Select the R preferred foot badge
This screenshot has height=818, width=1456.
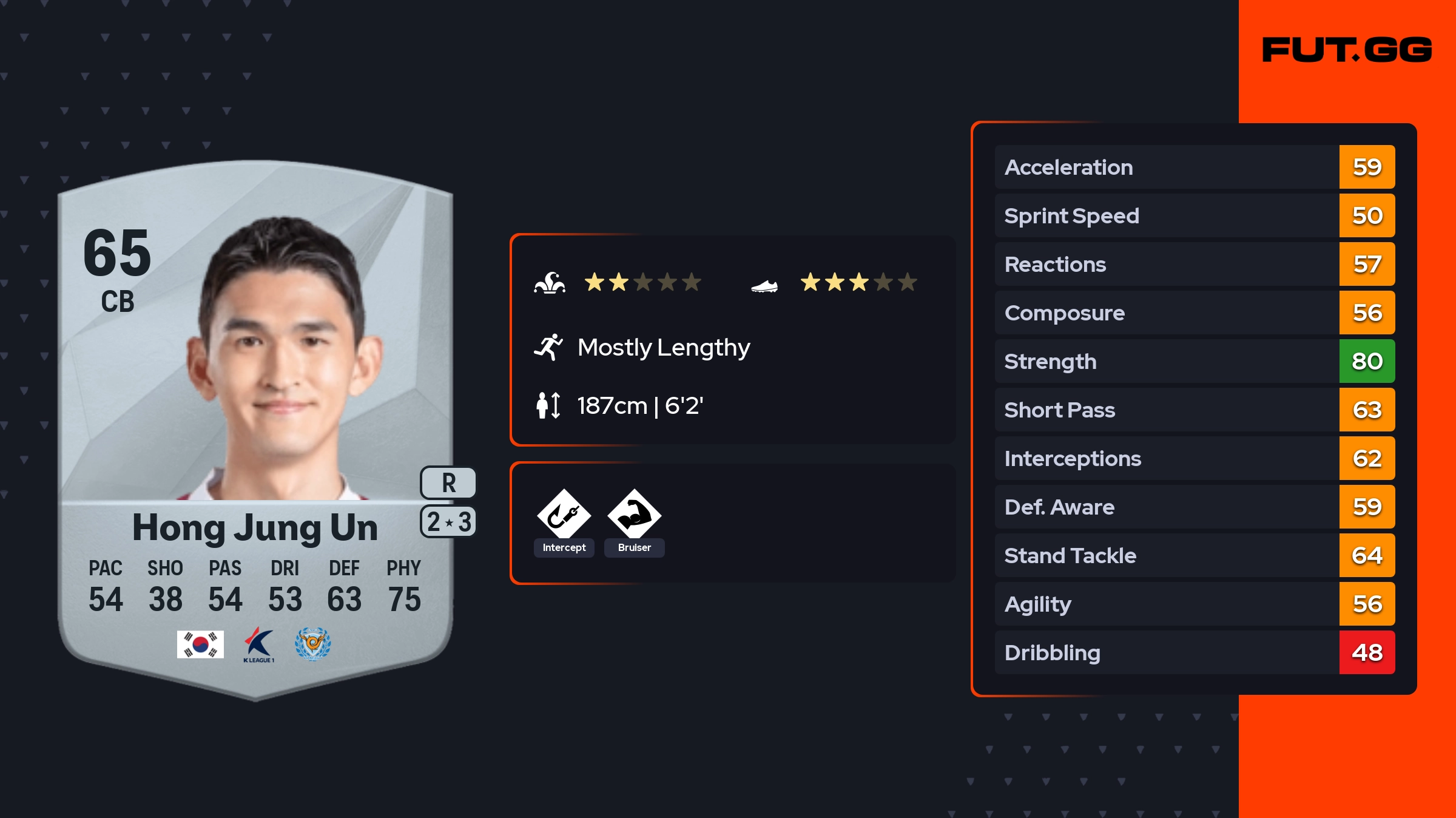click(448, 483)
